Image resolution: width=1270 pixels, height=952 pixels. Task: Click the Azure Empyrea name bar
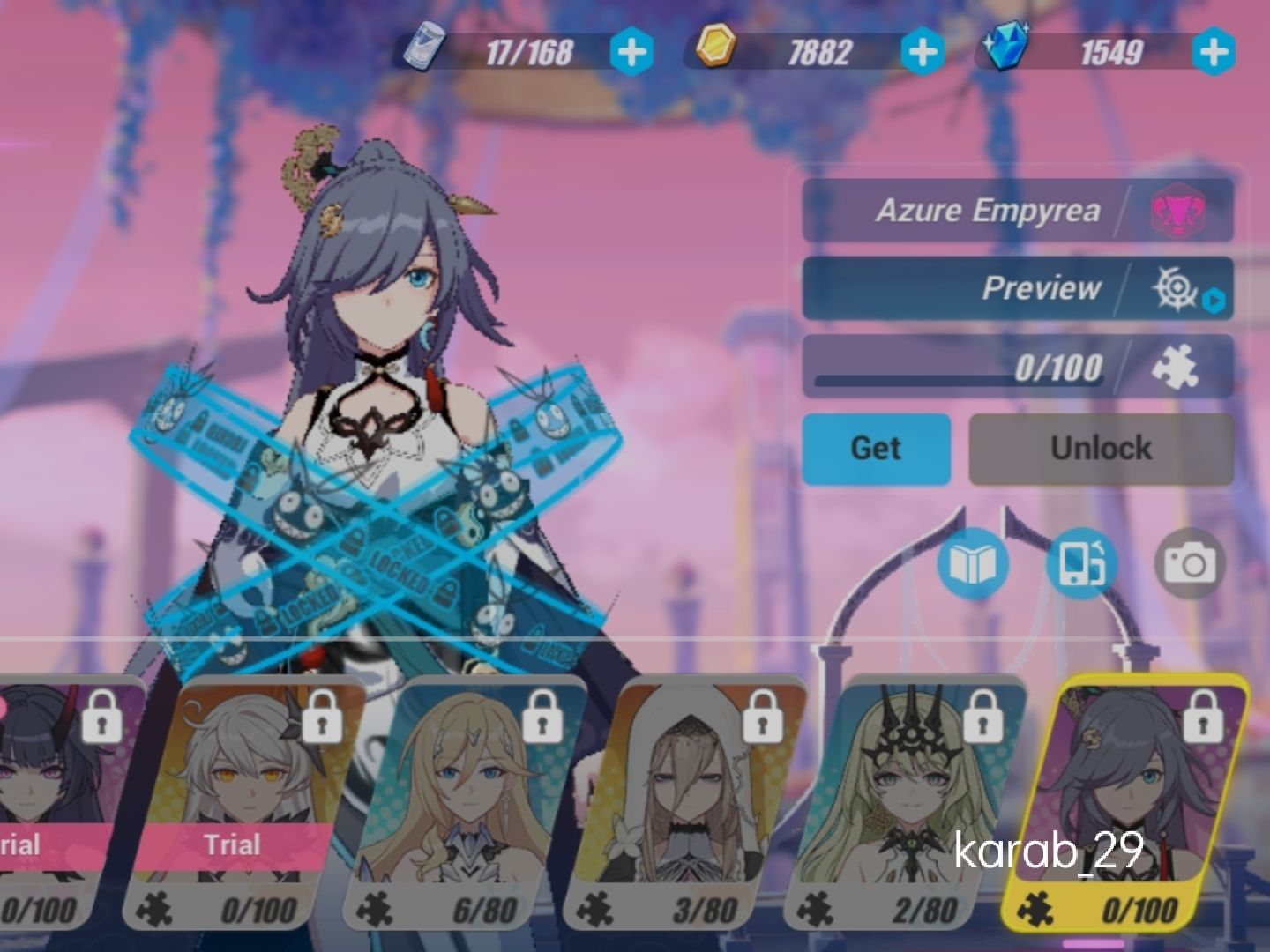coord(988,210)
